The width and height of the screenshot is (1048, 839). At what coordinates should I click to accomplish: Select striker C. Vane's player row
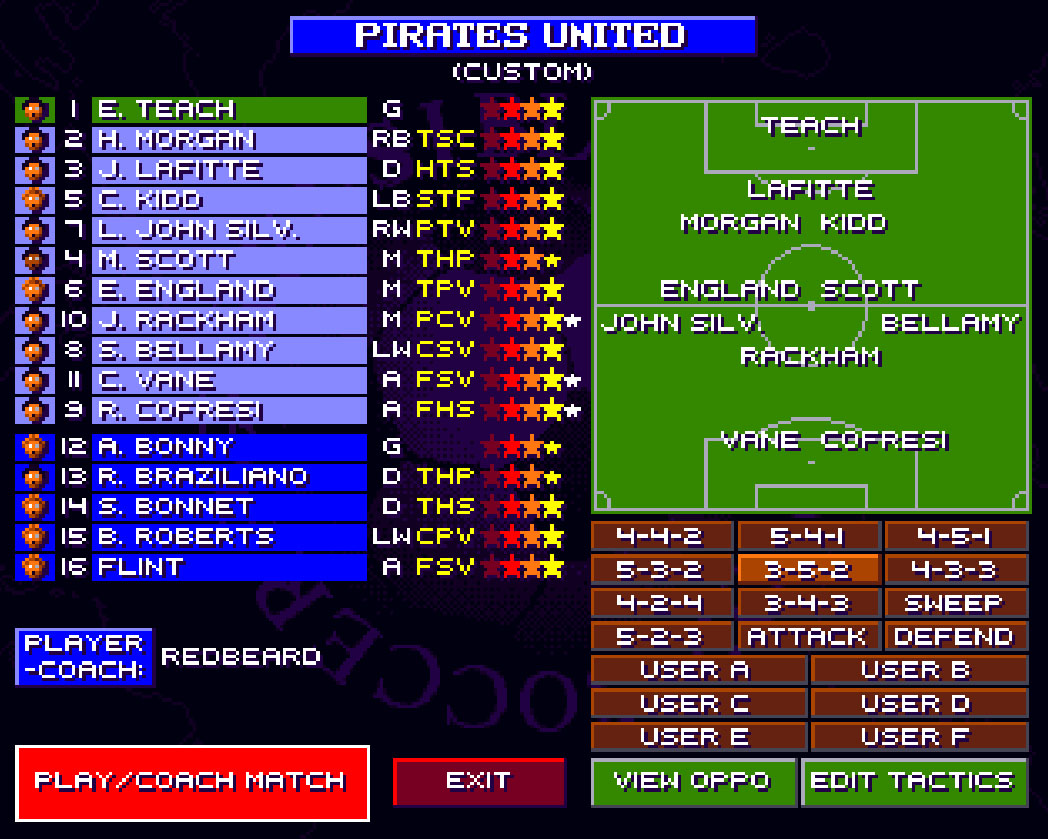tap(229, 380)
